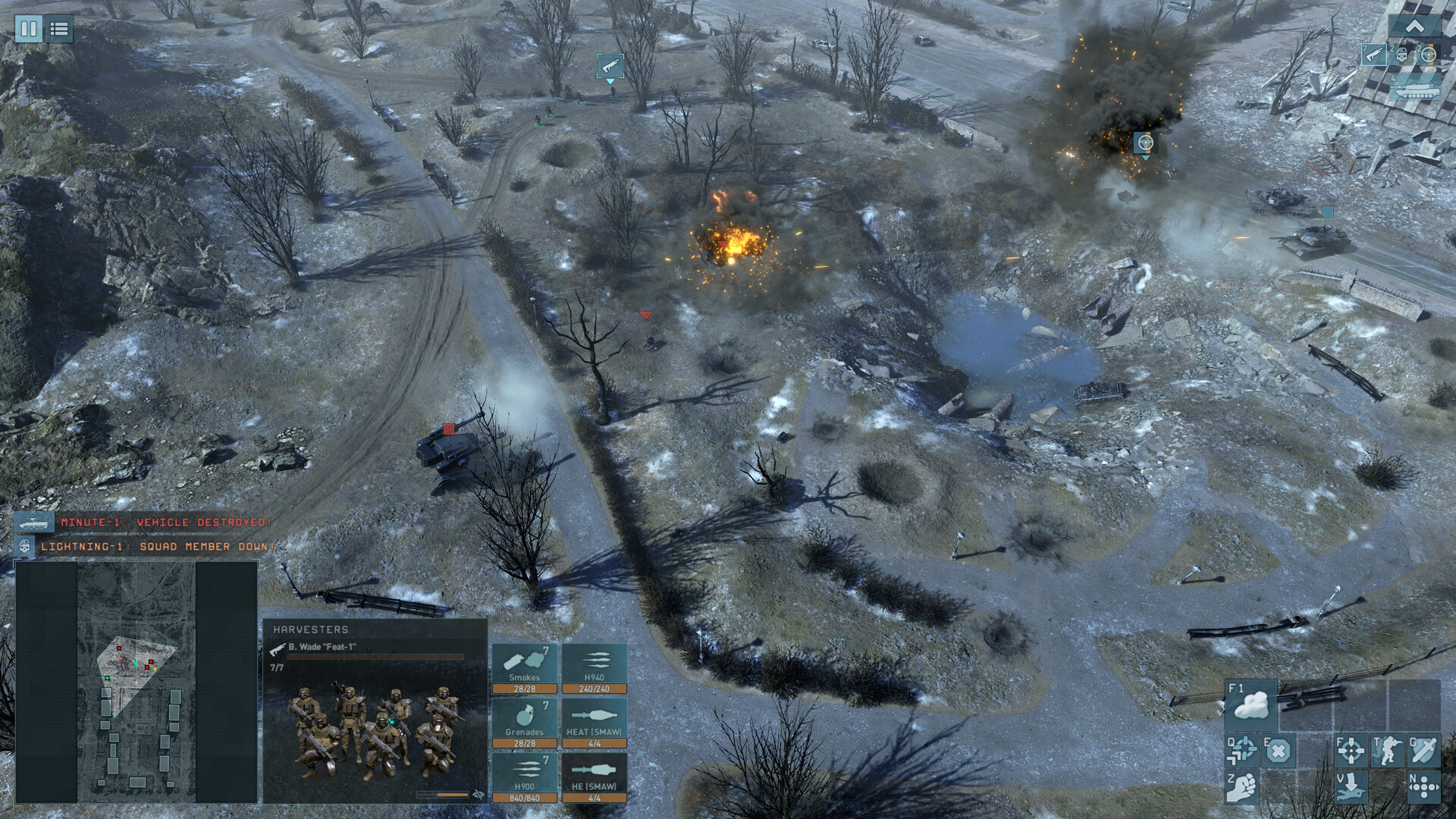The width and height of the screenshot is (1456, 819).
Task: Activate the F1 smoke cloud ability
Action: click(x=1250, y=704)
